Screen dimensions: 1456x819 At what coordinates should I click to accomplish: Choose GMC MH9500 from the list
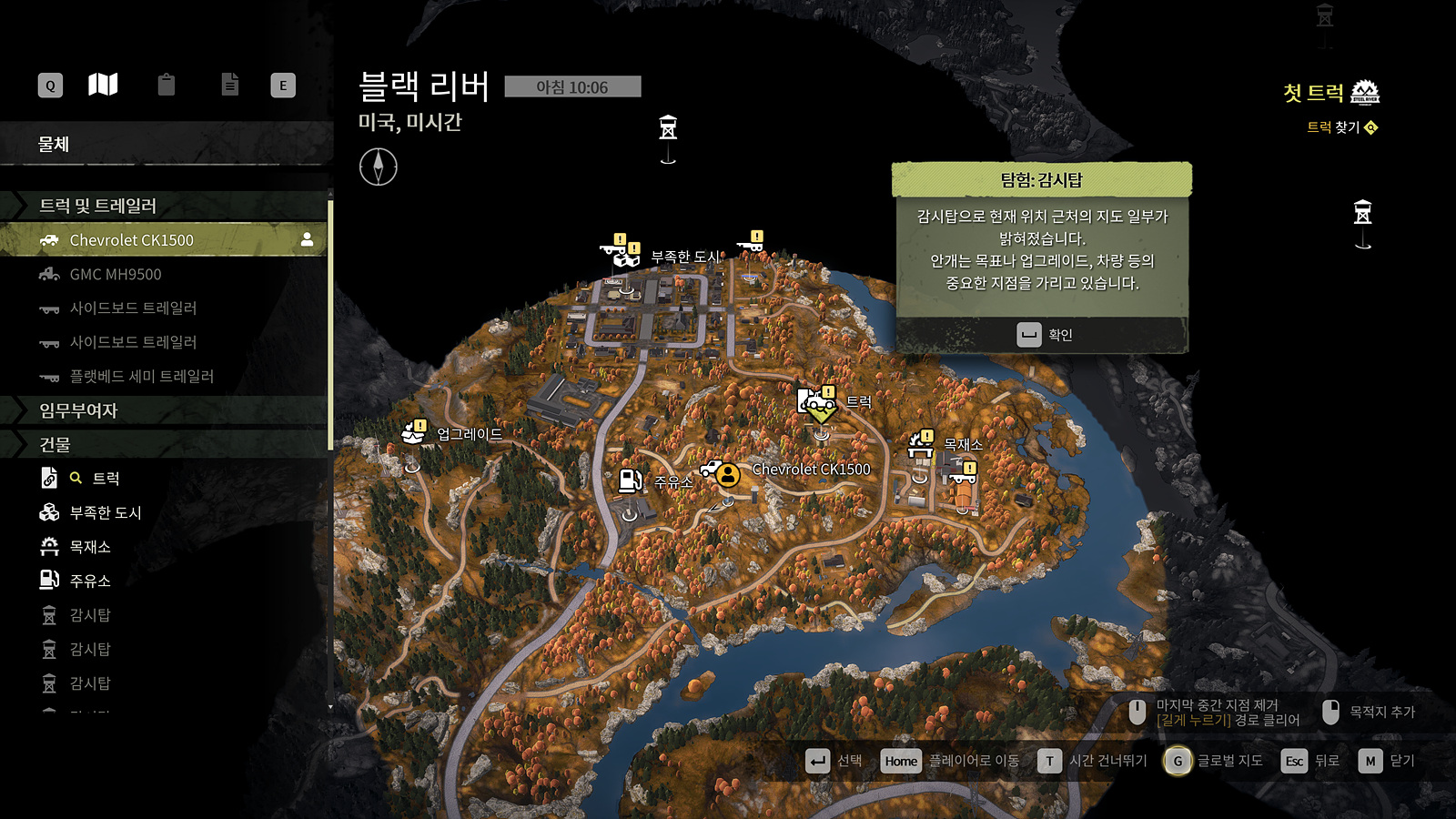pos(116,274)
